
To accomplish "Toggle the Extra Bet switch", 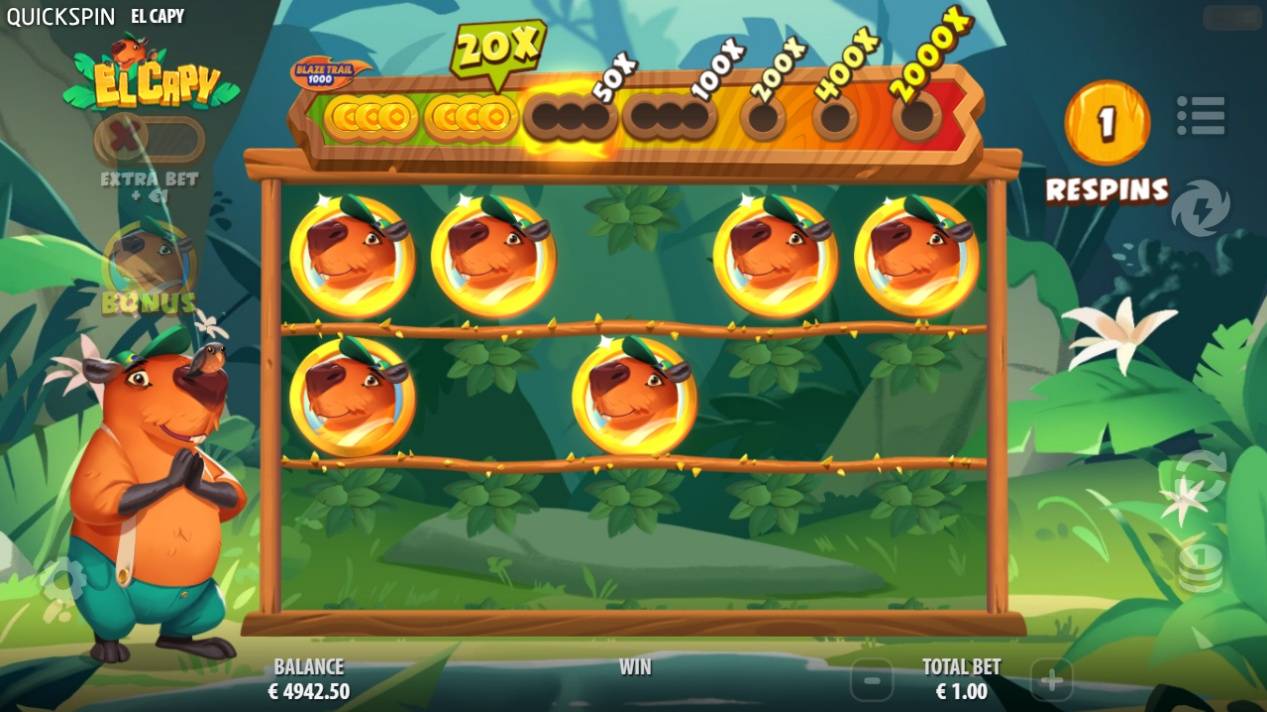I will pyautogui.click(x=149, y=140).
